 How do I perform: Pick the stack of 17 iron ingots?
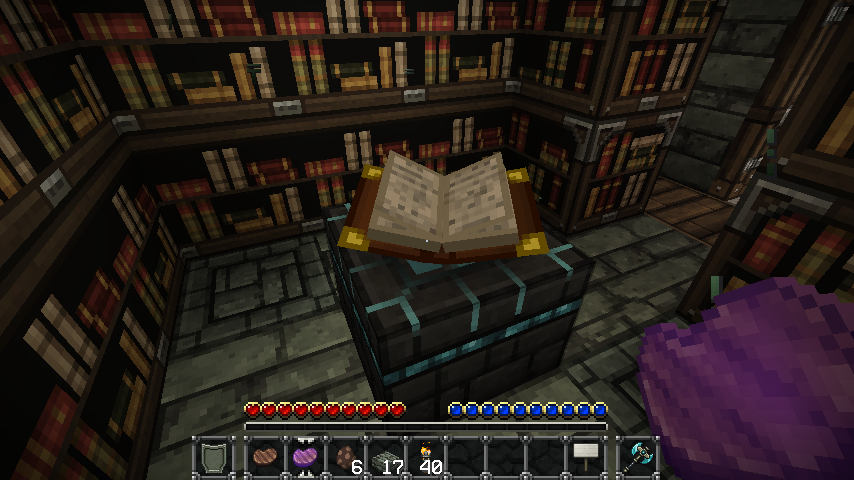(x=387, y=459)
